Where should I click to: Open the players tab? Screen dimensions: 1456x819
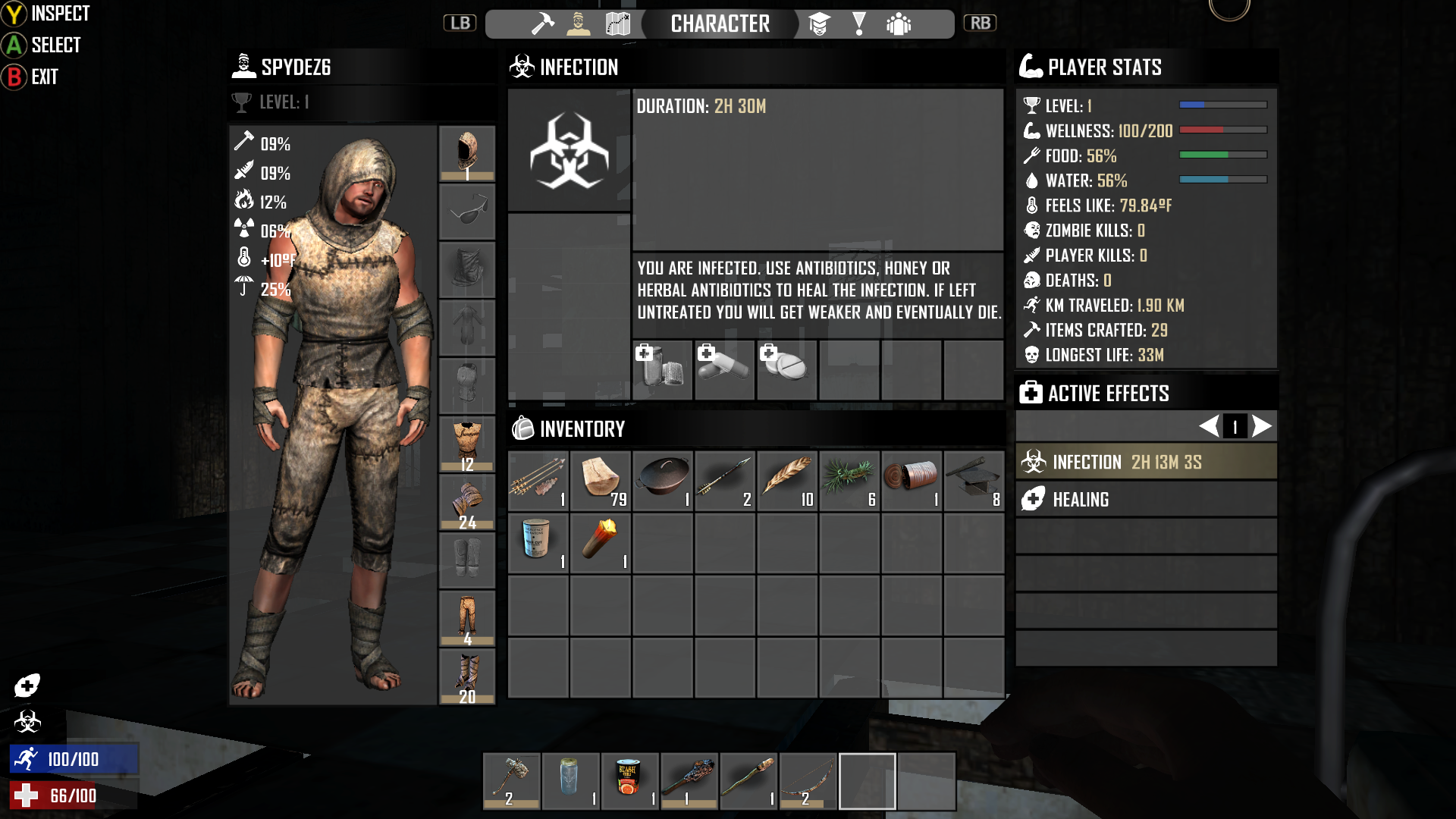coord(899,24)
